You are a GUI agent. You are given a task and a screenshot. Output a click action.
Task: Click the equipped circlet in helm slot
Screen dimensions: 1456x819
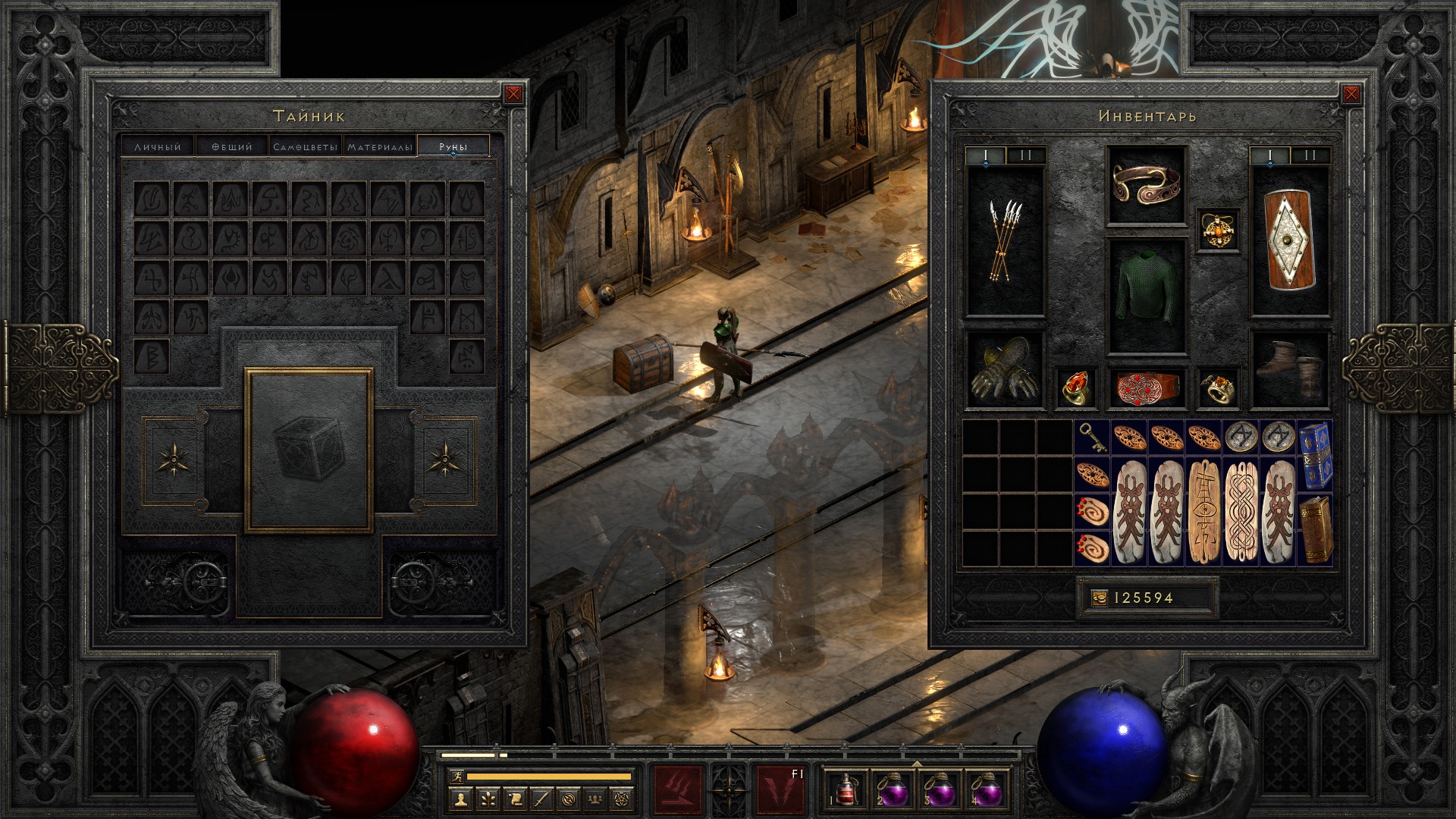(1146, 184)
